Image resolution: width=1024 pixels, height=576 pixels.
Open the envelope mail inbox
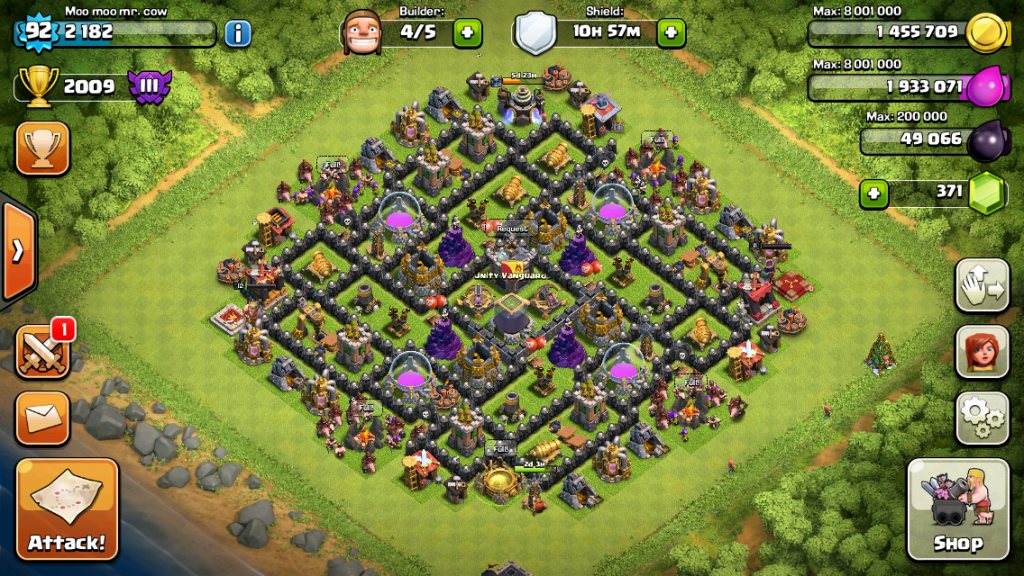coord(42,417)
